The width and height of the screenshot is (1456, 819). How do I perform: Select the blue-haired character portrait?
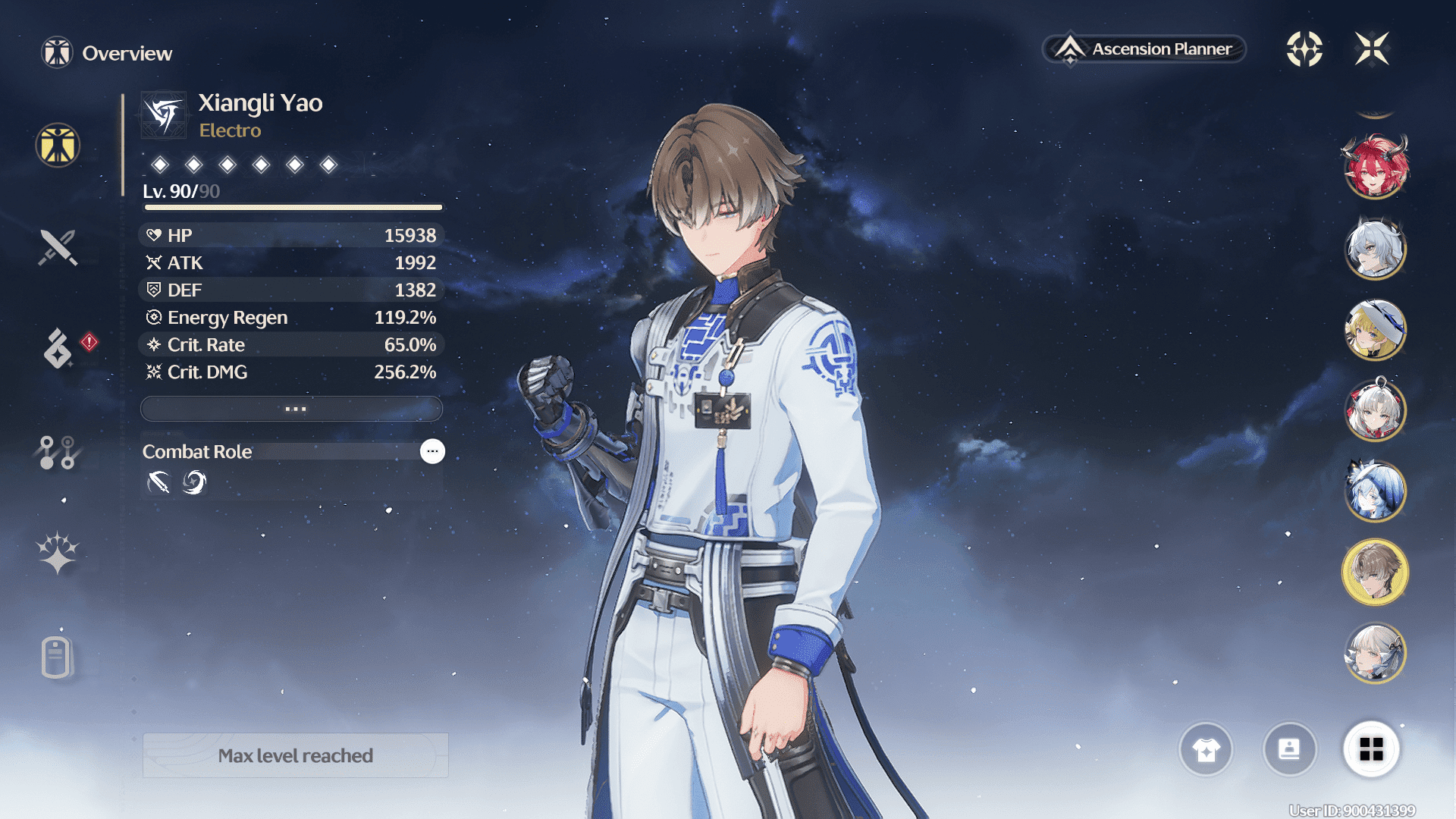tap(1375, 491)
